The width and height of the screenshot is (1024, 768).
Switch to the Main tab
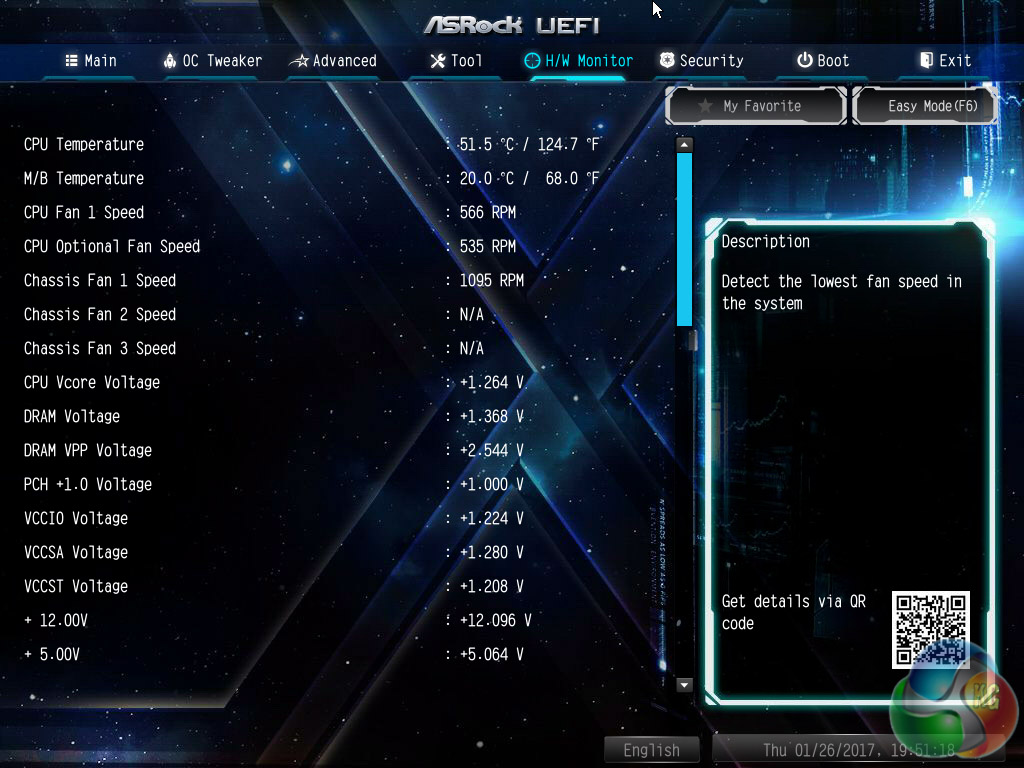coord(91,61)
